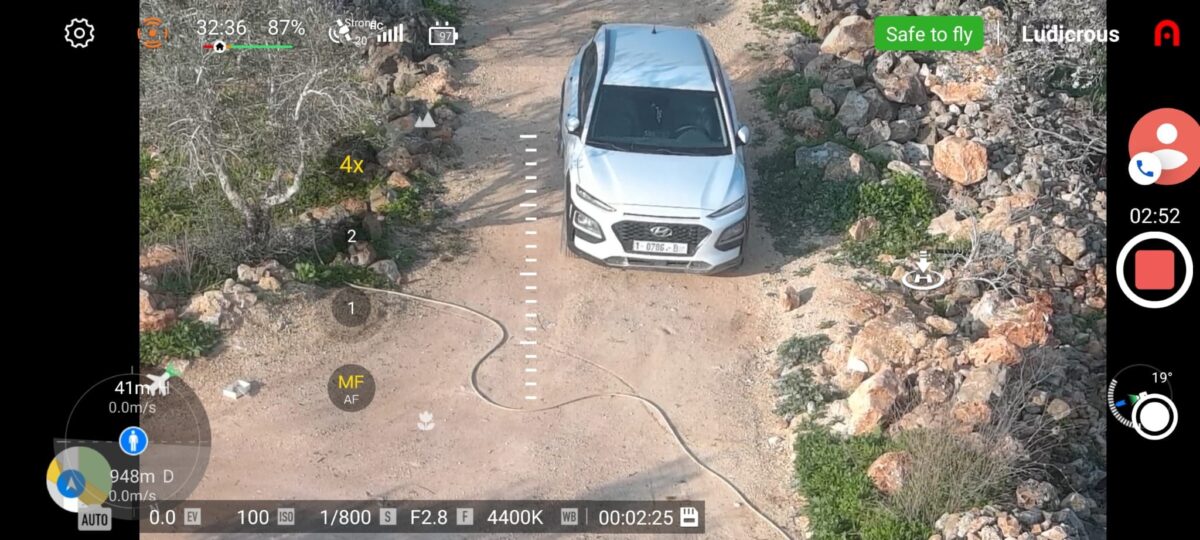Viewport: 1200px width, 540px height.
Task: Adjust the ISO 100 setting
Action: click(264, 517)
